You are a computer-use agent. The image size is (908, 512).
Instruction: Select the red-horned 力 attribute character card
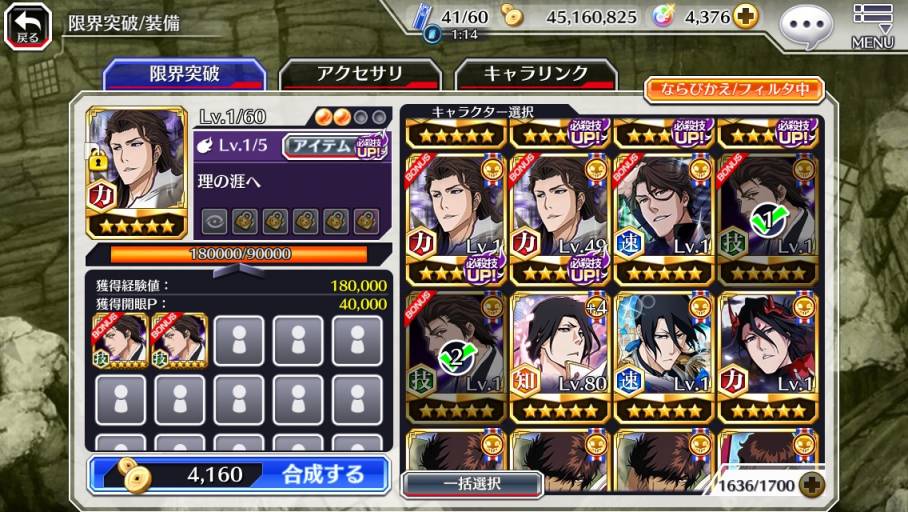767,357
